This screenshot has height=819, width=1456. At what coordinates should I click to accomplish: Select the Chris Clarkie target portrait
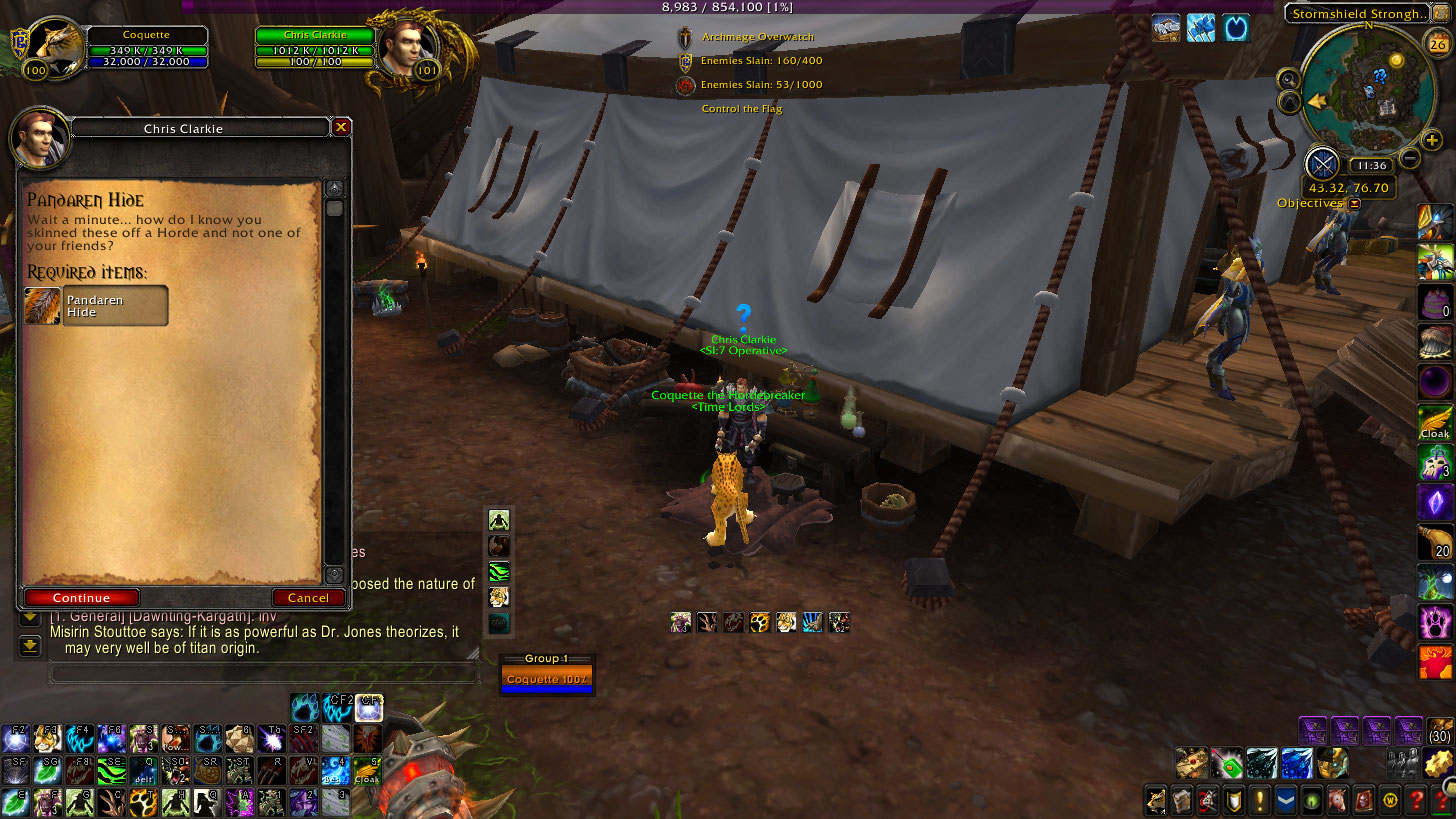coord(407,46)
